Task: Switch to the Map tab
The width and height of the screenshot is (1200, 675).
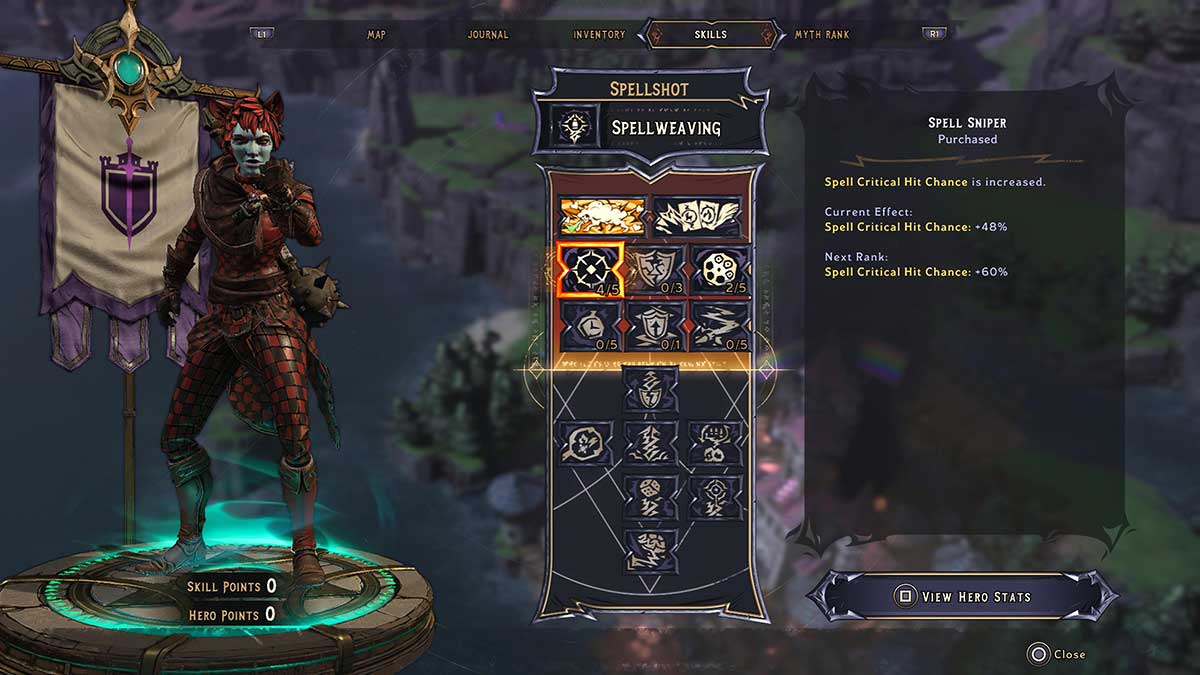Action: (376, 35)
